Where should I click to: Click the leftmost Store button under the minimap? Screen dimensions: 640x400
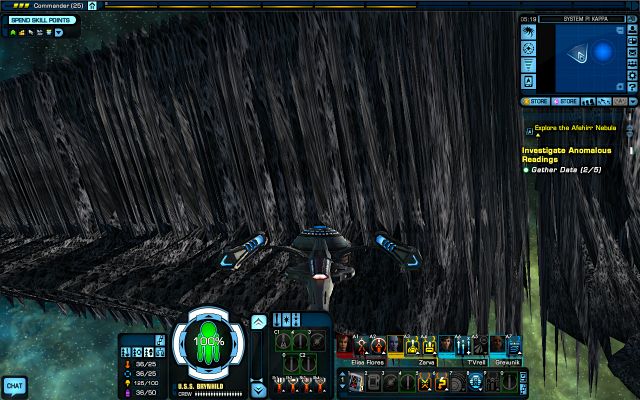point(538,101)
